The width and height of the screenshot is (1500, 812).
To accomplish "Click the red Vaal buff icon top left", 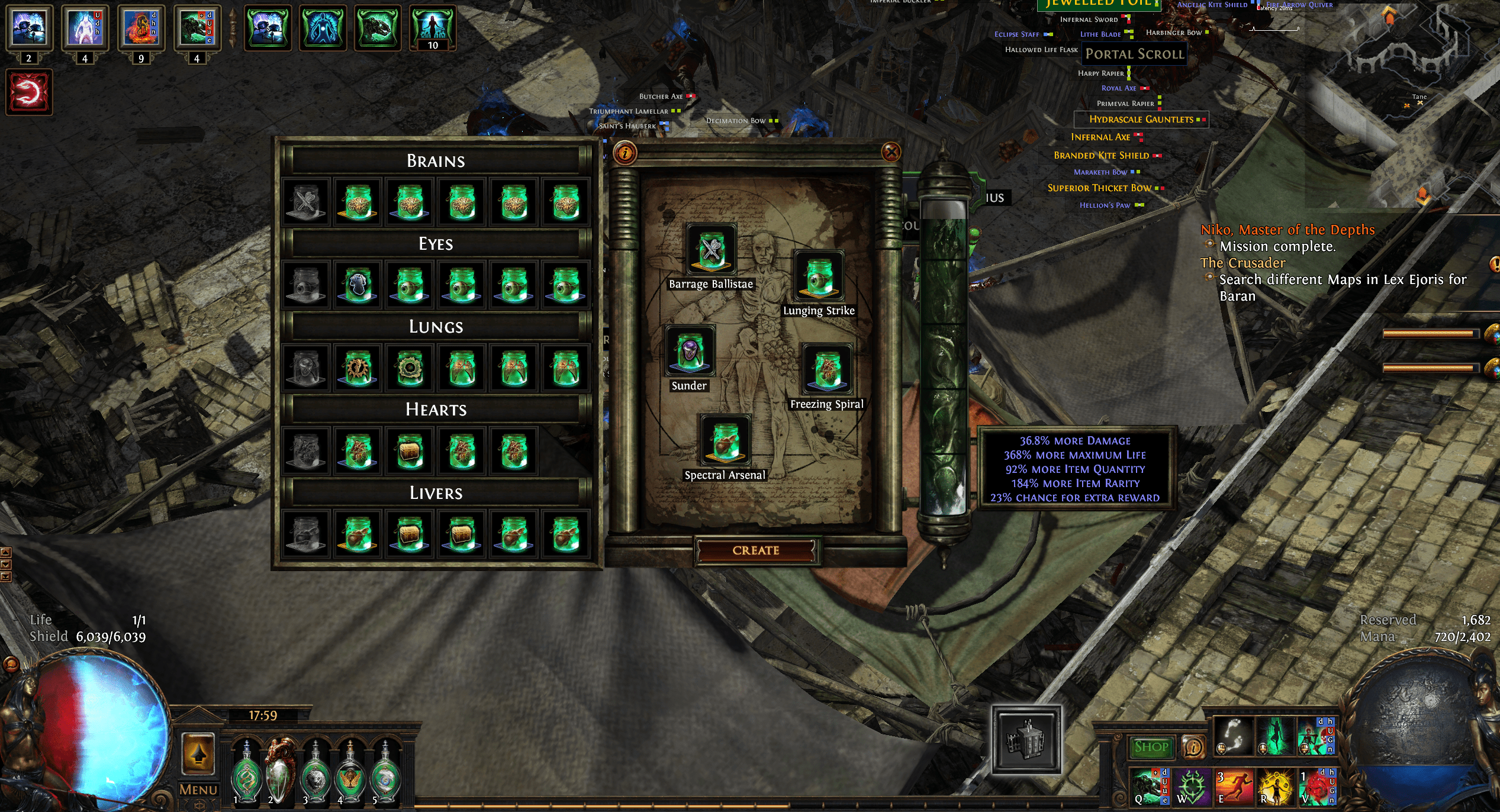I will point(29,92).
